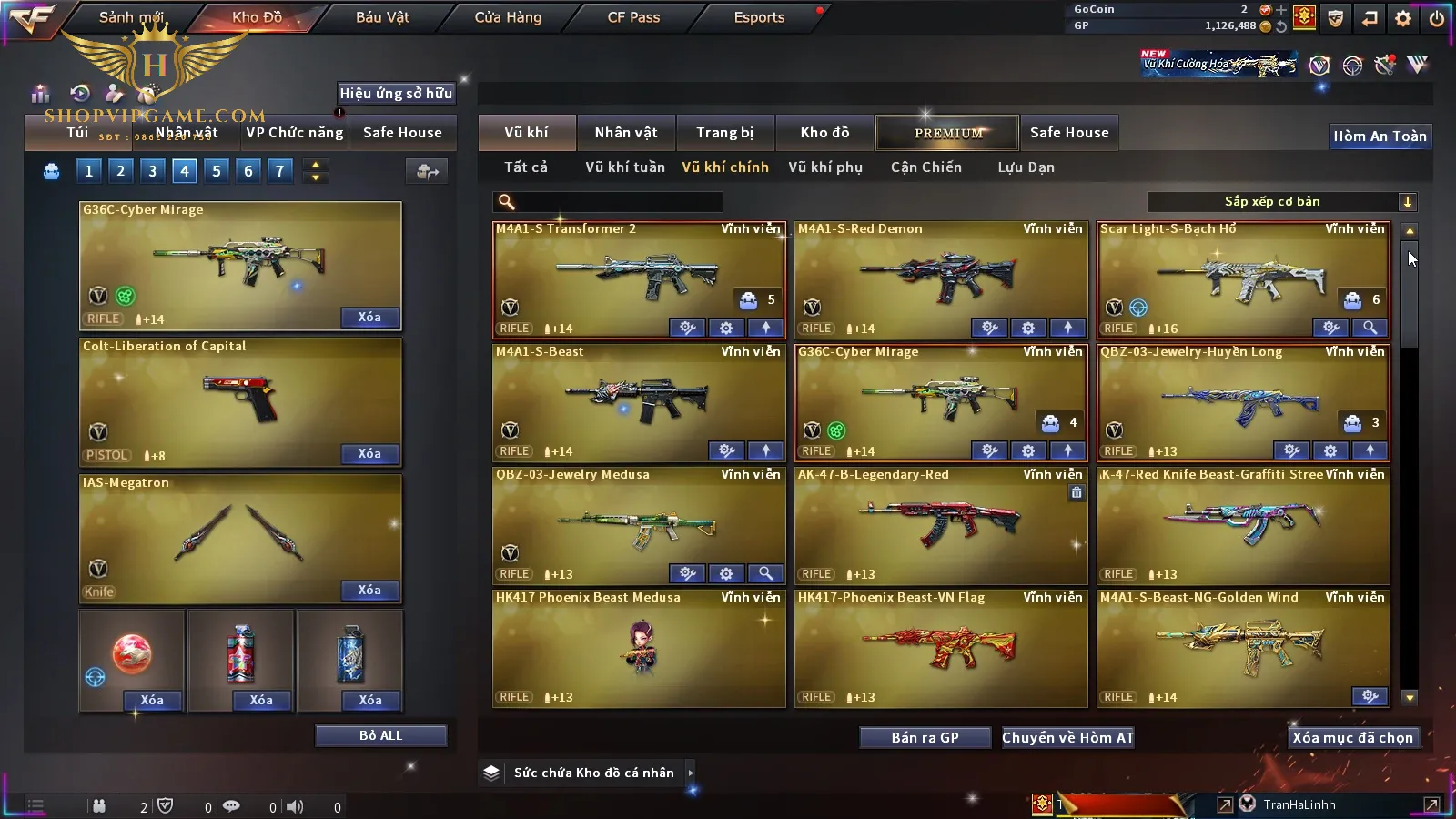Choose bag preset number 5
The height and width of the screenshot is (819, 1456).
(x=217, y=171)
